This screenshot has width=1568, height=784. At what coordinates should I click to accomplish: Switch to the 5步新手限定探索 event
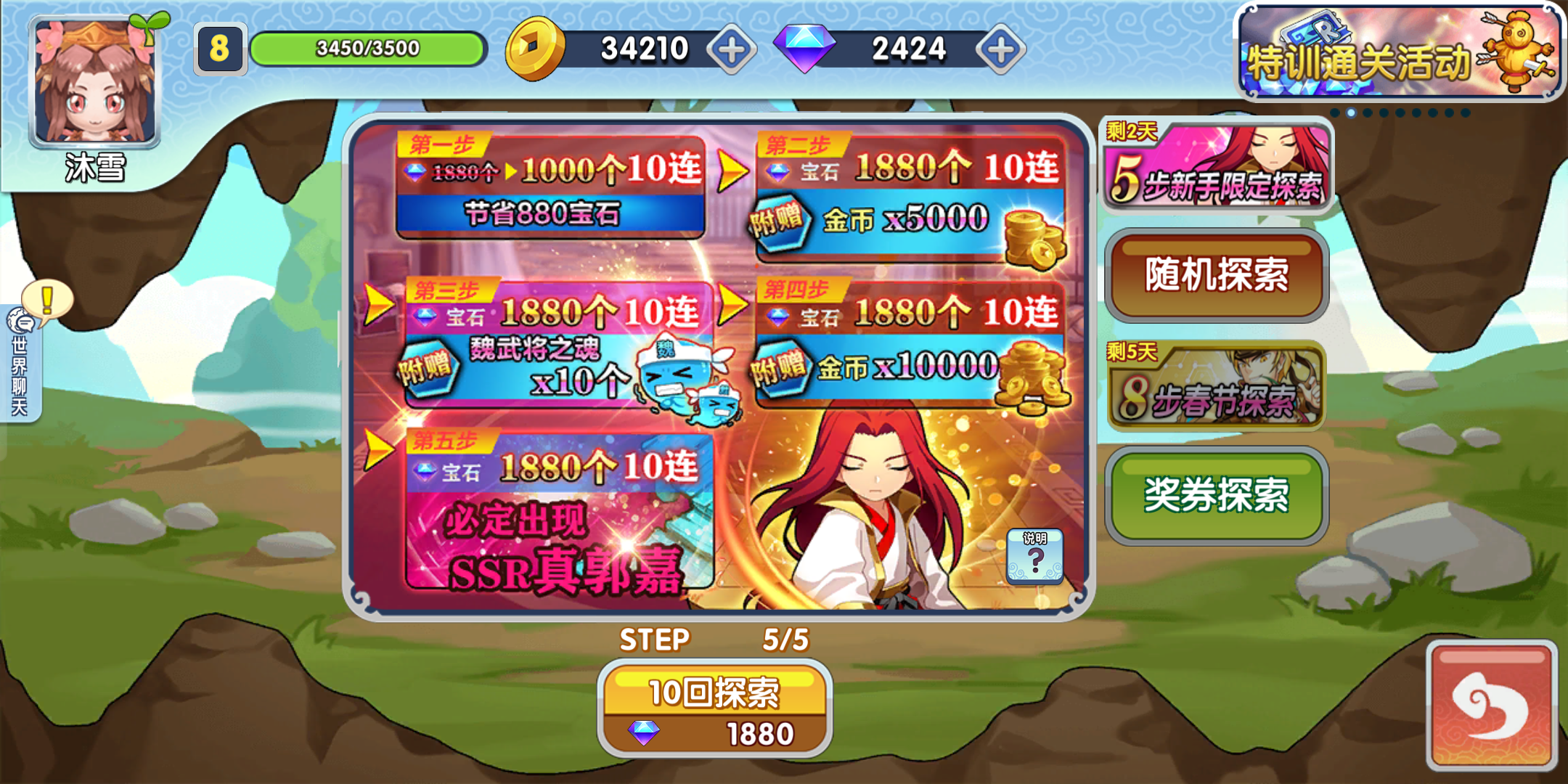coord(1216,166)
